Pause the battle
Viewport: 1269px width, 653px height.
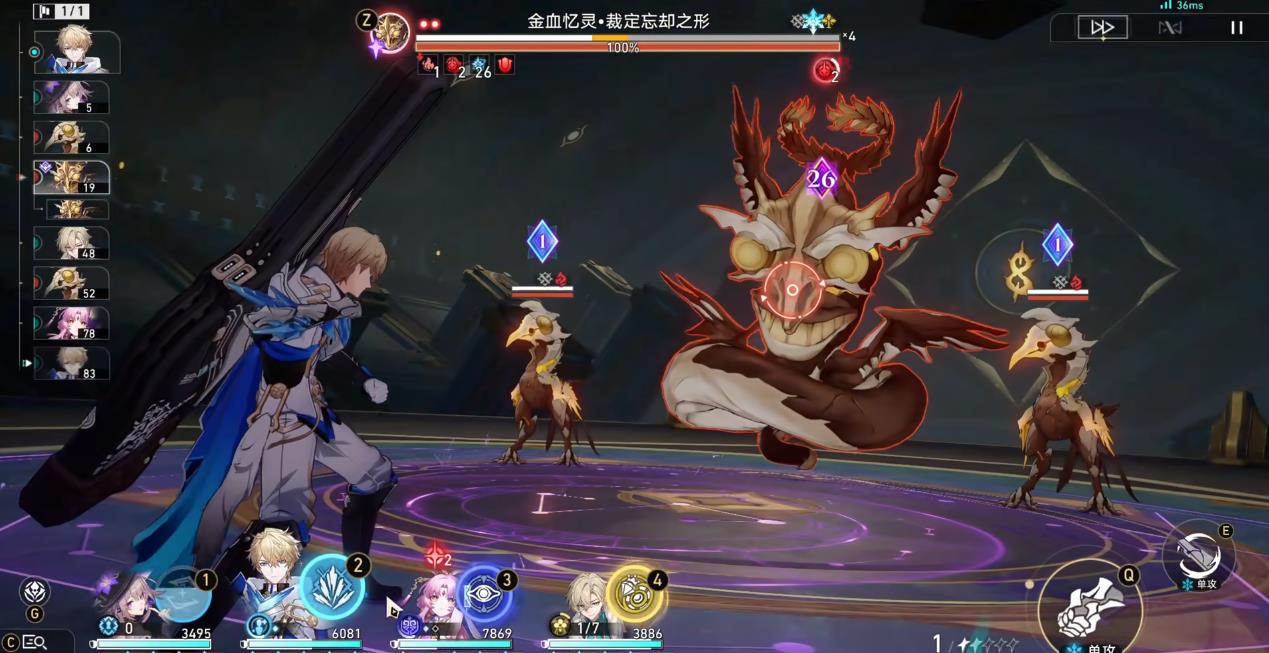[1237, 28]
